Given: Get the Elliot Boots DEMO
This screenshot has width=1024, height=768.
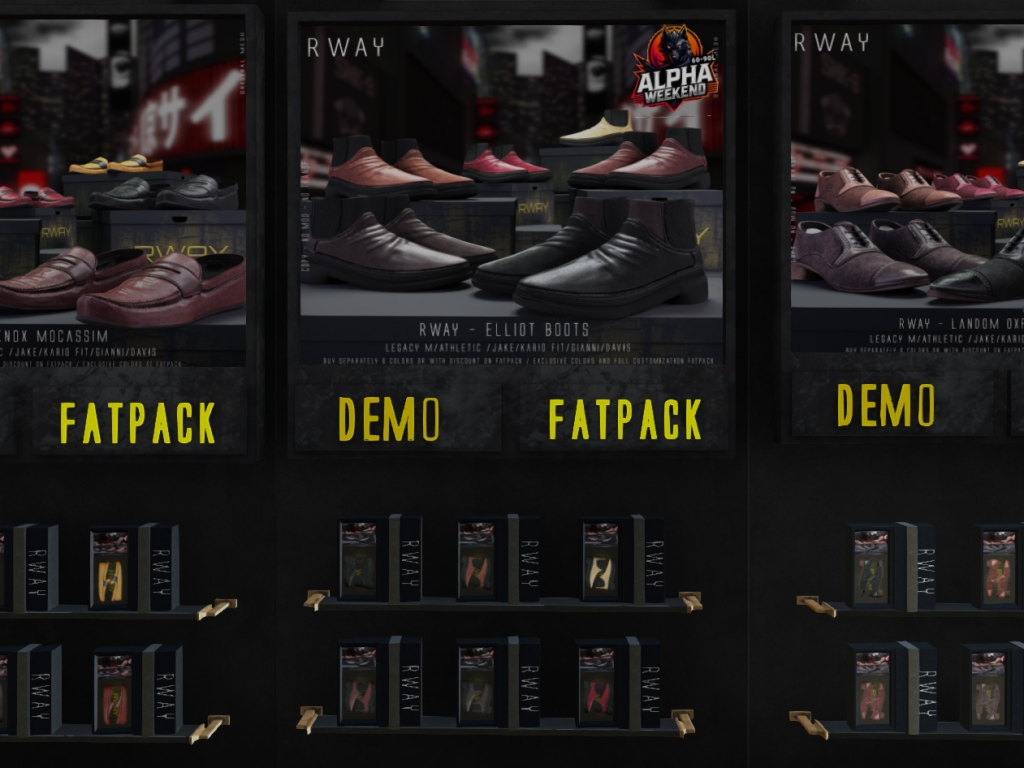Looking at the screenshot, I should click(389, 418).
